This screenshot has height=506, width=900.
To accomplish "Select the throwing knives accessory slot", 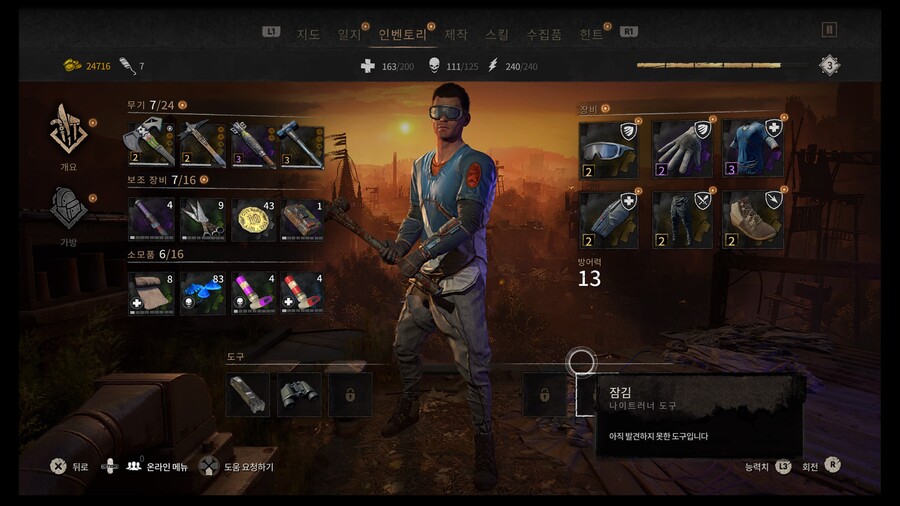I will 202,218.
